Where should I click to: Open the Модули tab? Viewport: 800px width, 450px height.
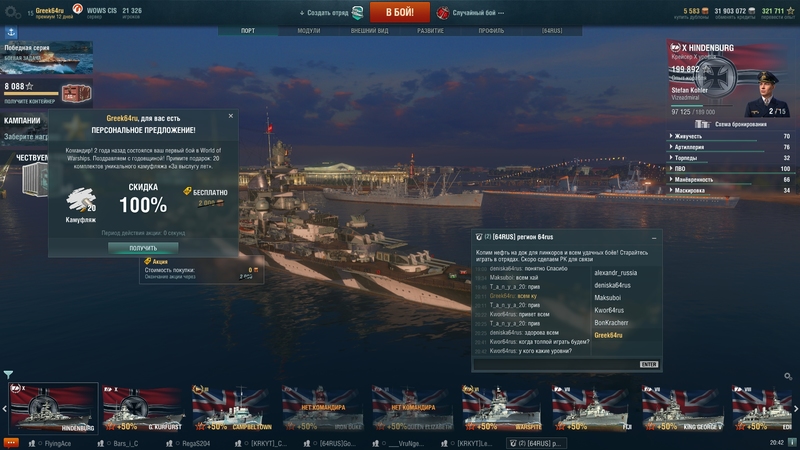309,31
